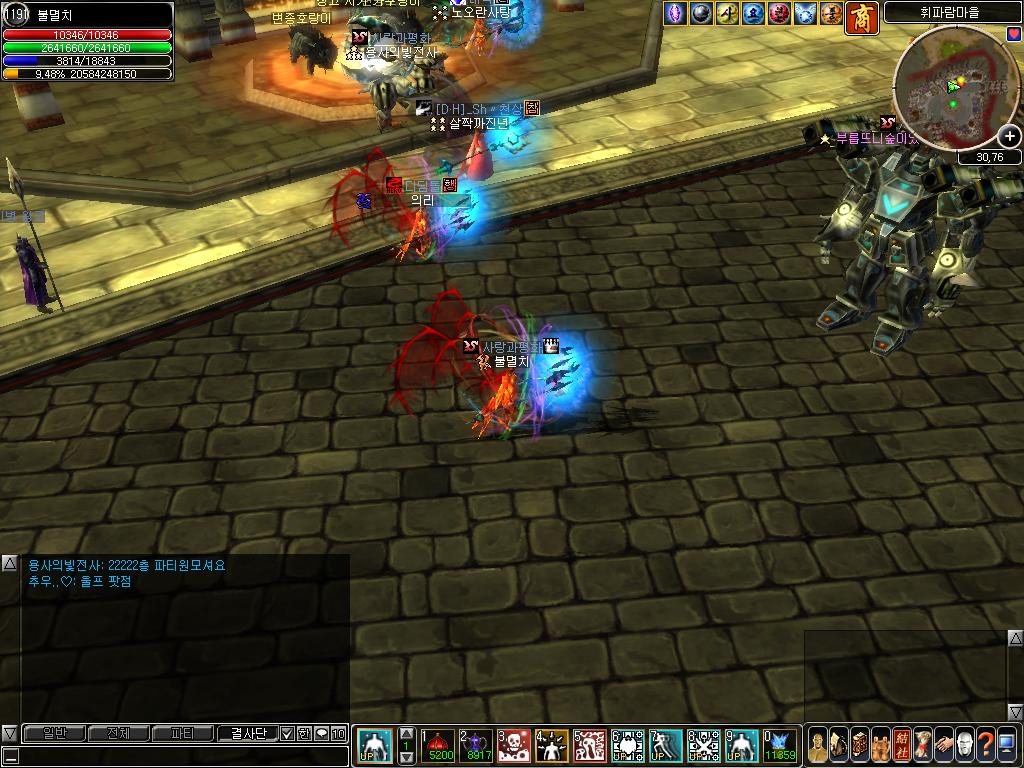Select the 전체 chat tab
Viewport: 1024px width, 768px height.
(118, 734)
